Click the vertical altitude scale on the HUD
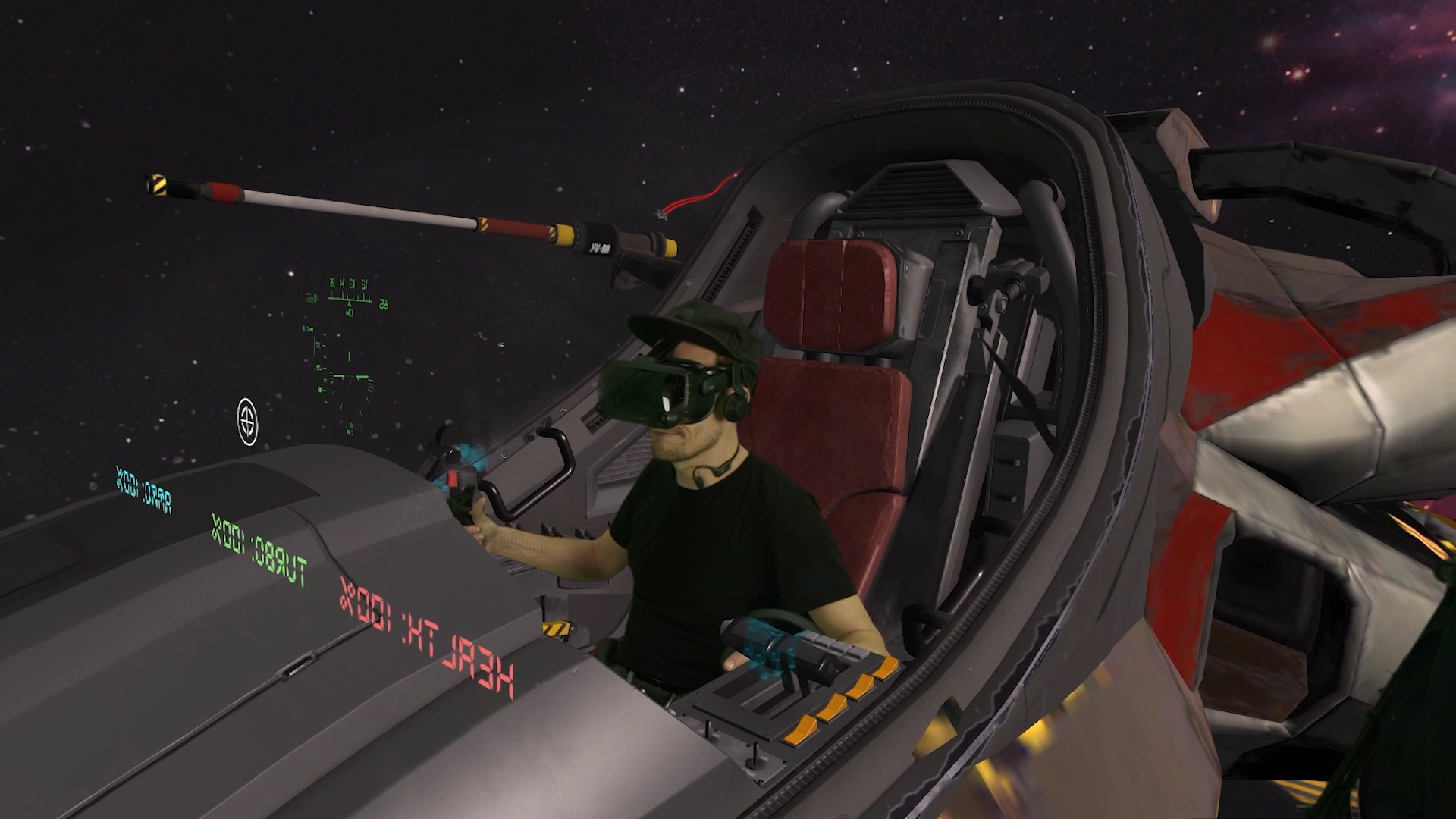The image size is (1456, 819). click(315, 364)
